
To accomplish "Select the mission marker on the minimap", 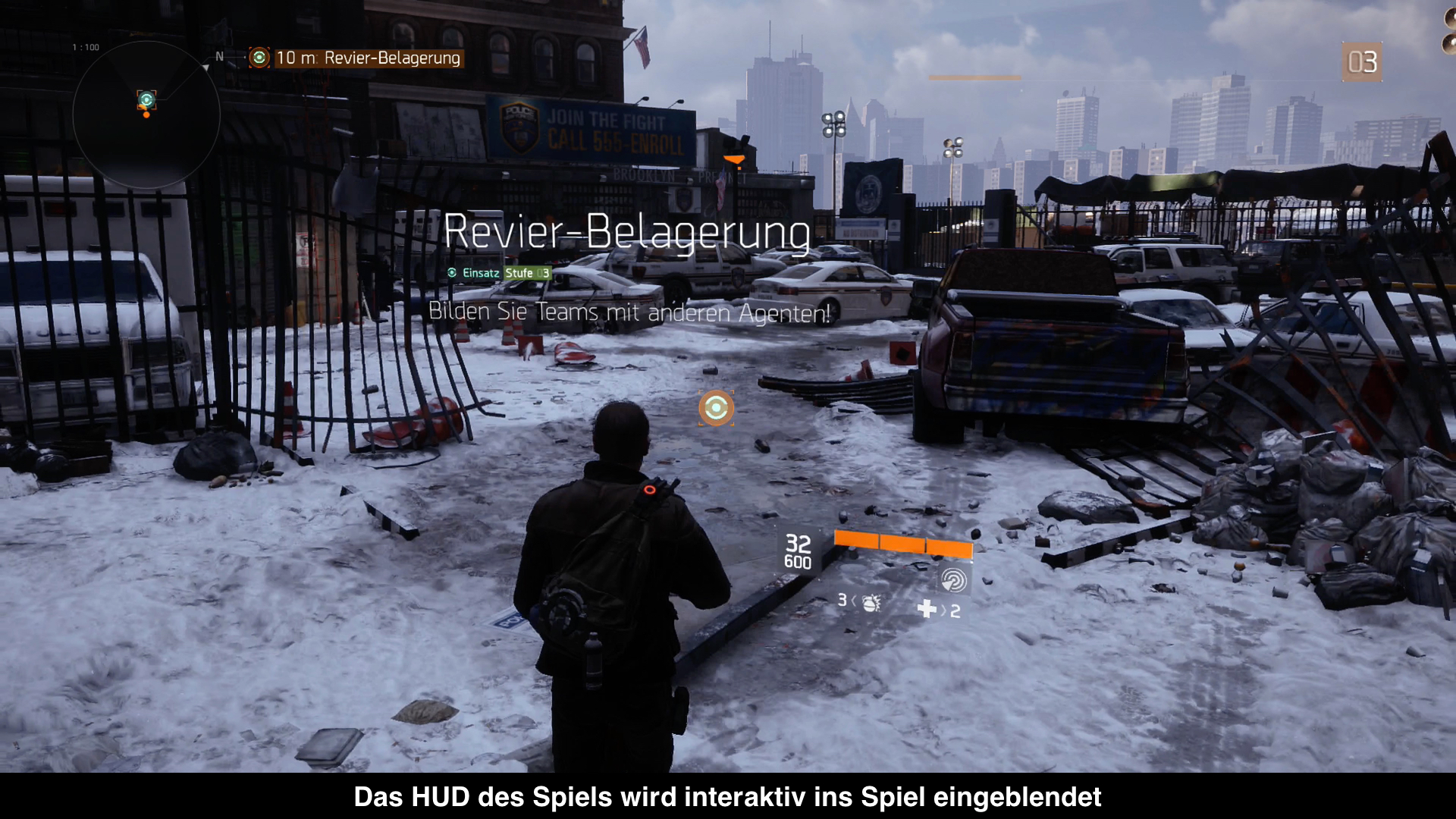I will coord(146,99).
